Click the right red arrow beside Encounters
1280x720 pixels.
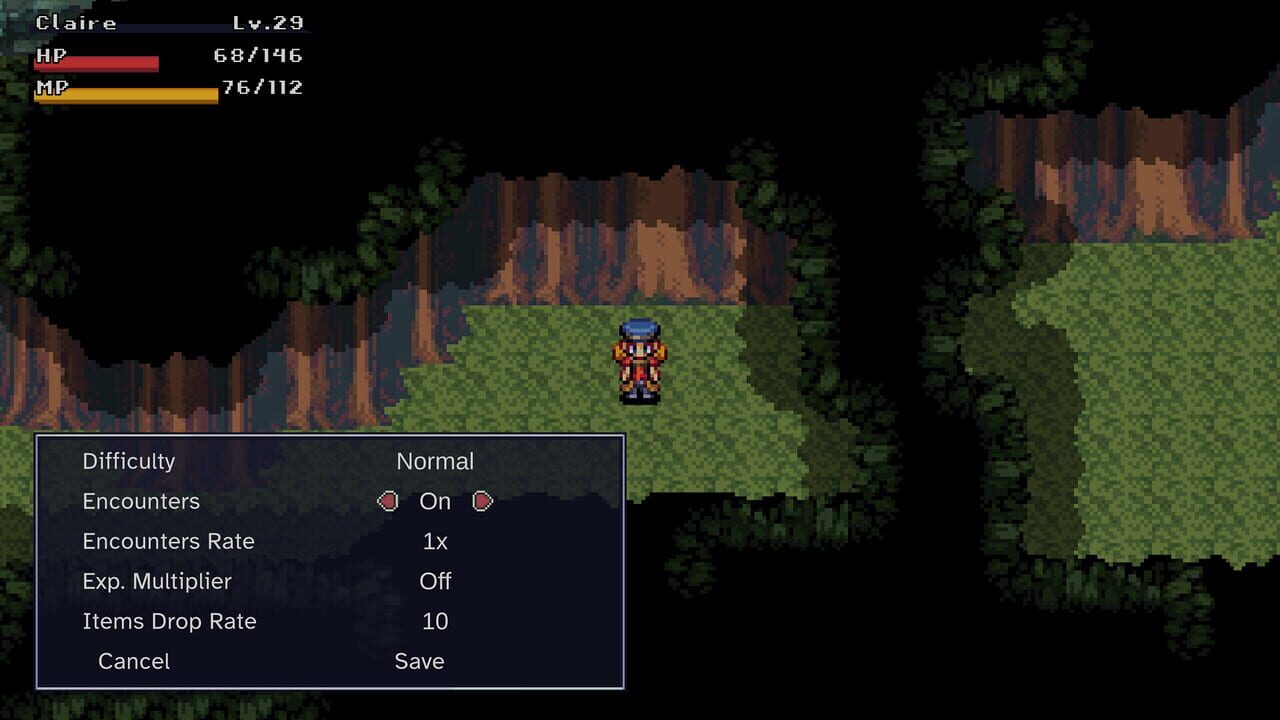click(x=482, y=501)
